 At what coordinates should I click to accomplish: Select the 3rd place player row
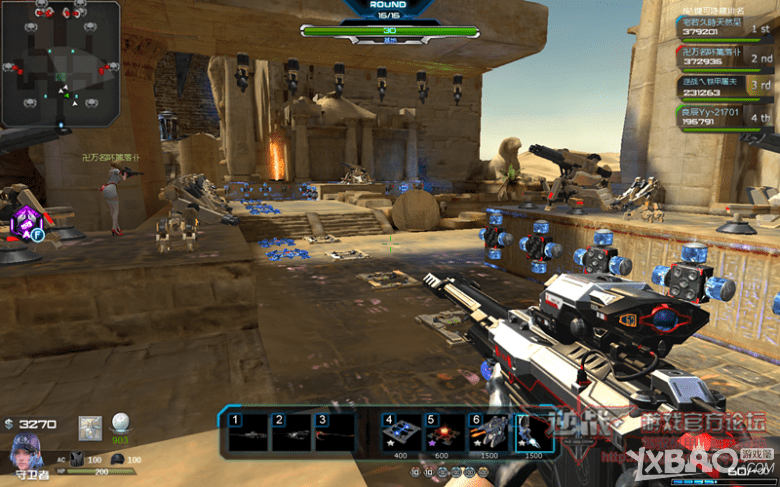[x=727, y=86]
